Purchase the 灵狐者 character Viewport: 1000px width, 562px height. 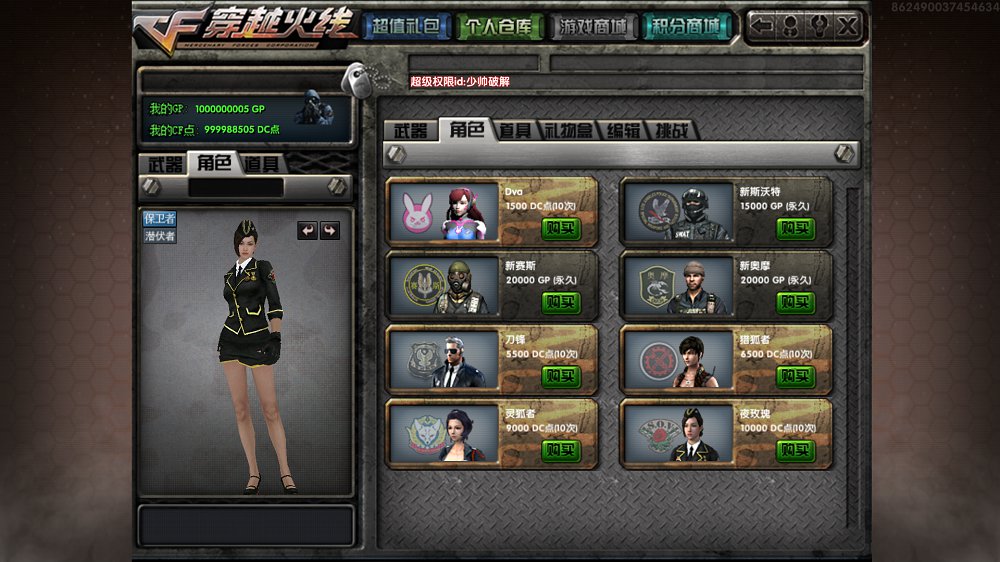tap(561, 450)
